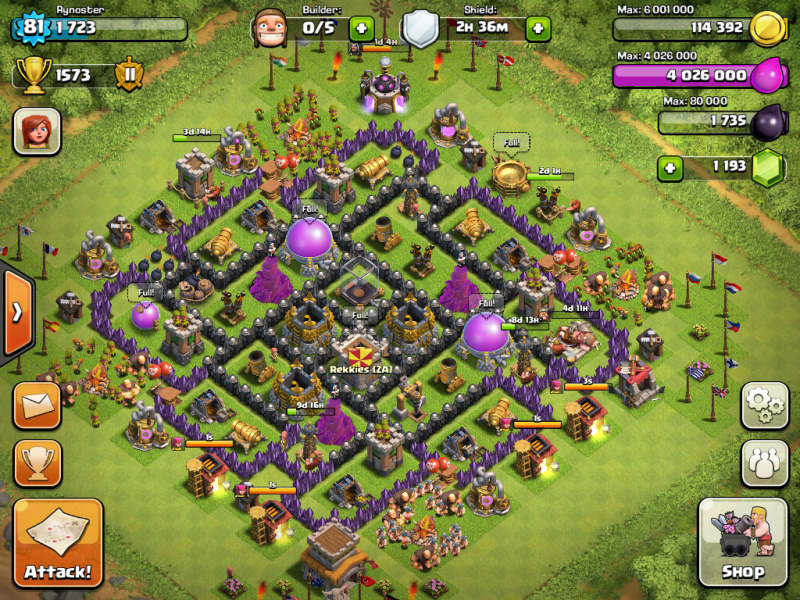Open the league badge next to trophies
Viewport: 800px width, 600px height.
point(129,74)
